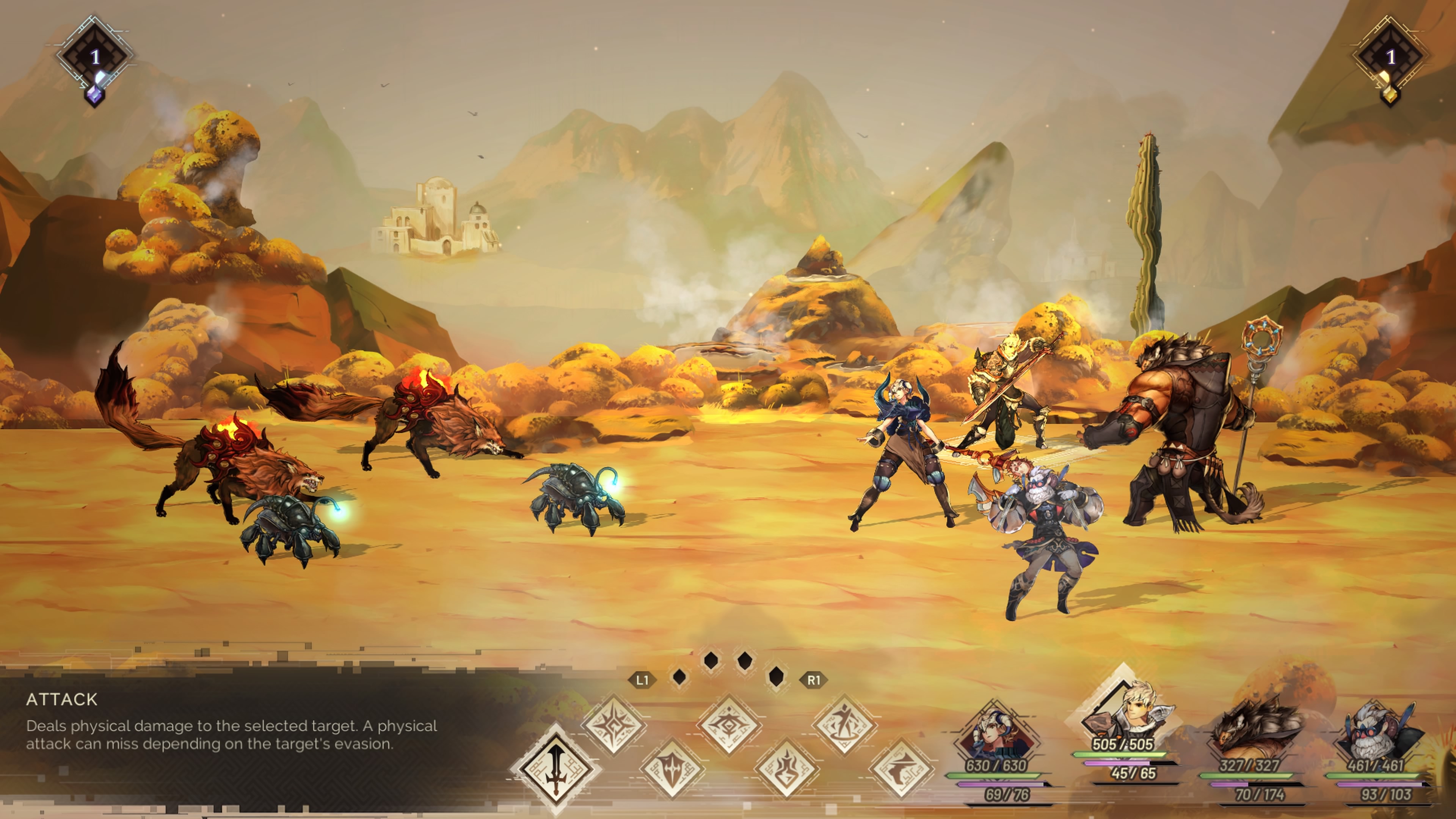Select the winged boot flee command
Image resolution: width=1456 pixels, height=819 pixels.
[x=901, y=769]
